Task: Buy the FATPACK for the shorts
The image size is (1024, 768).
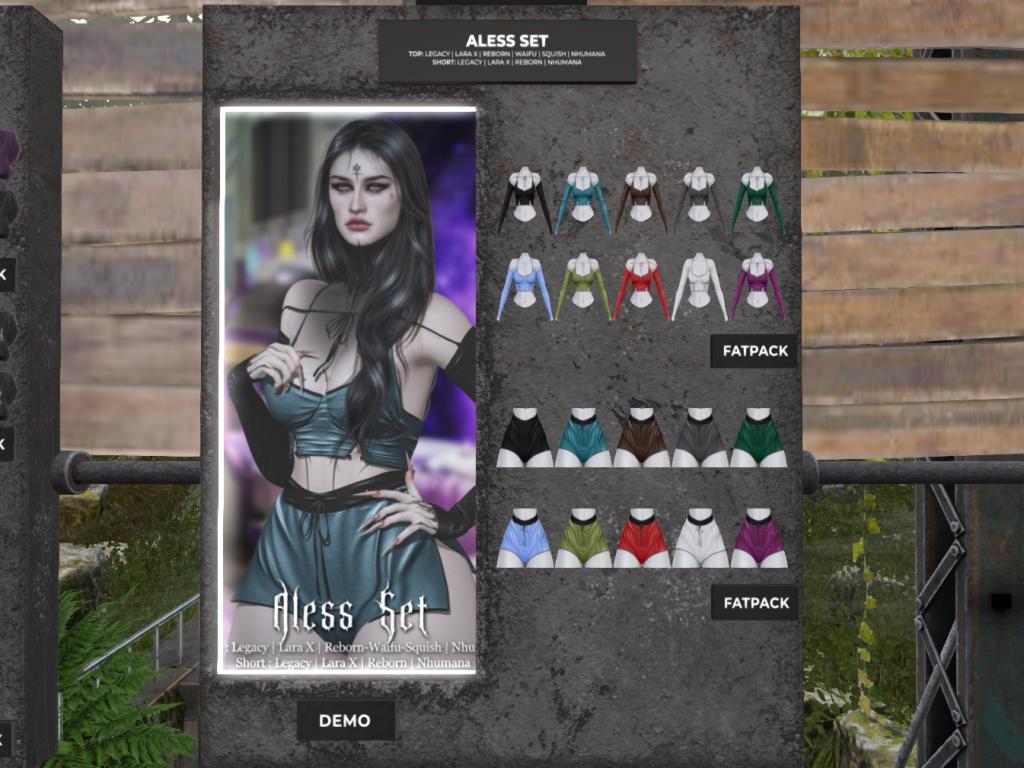Action: [x=754, y=603]
